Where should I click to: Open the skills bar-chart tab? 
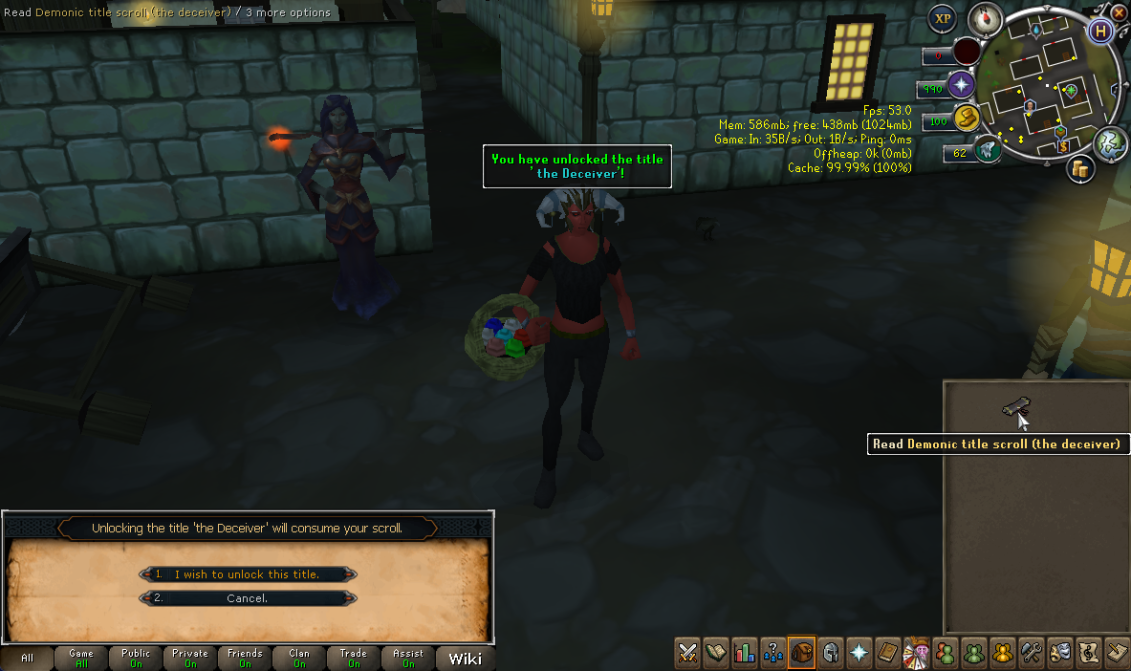744,653
